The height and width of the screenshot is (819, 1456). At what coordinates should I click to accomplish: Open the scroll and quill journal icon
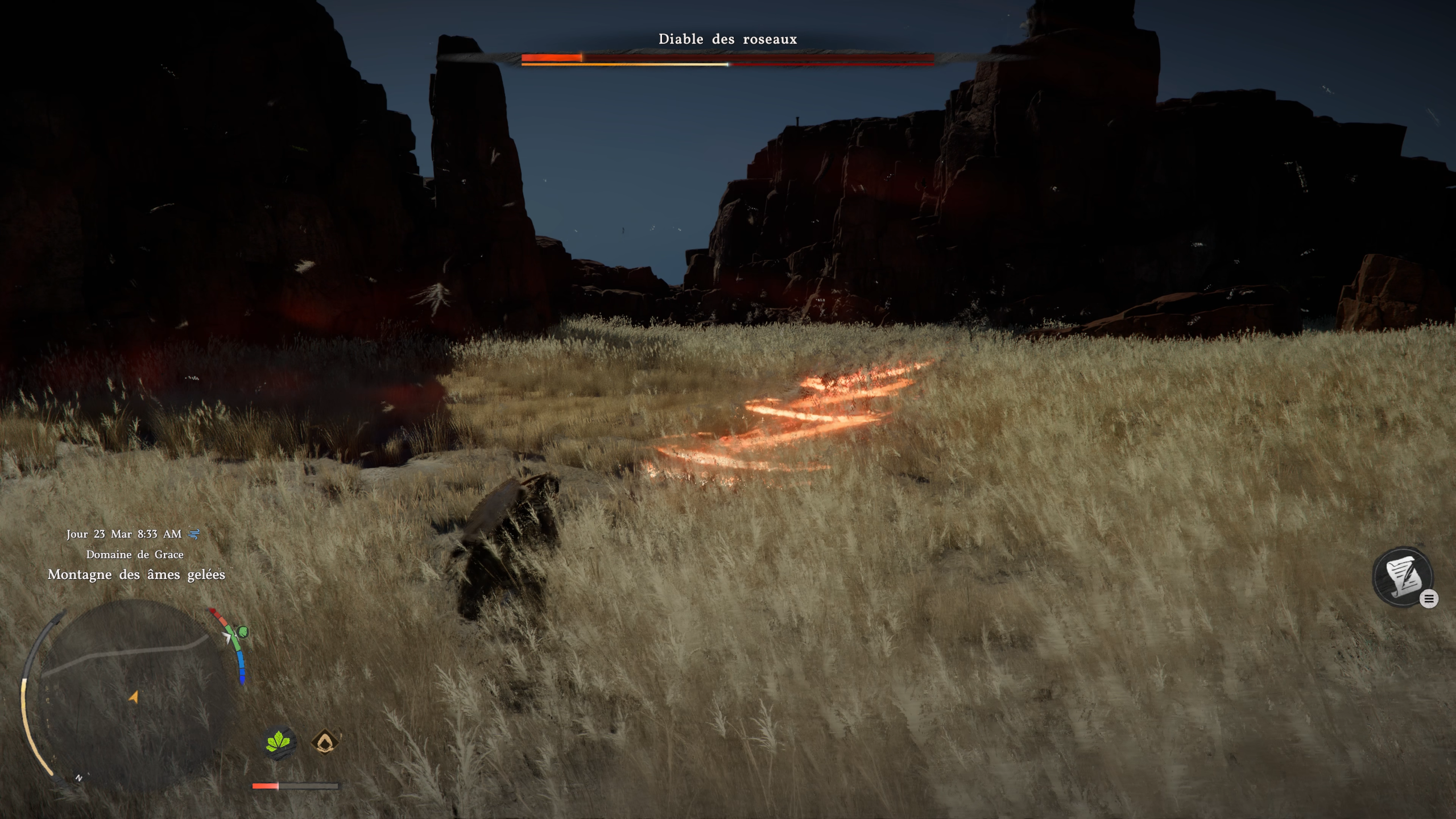coord(1403,577)
